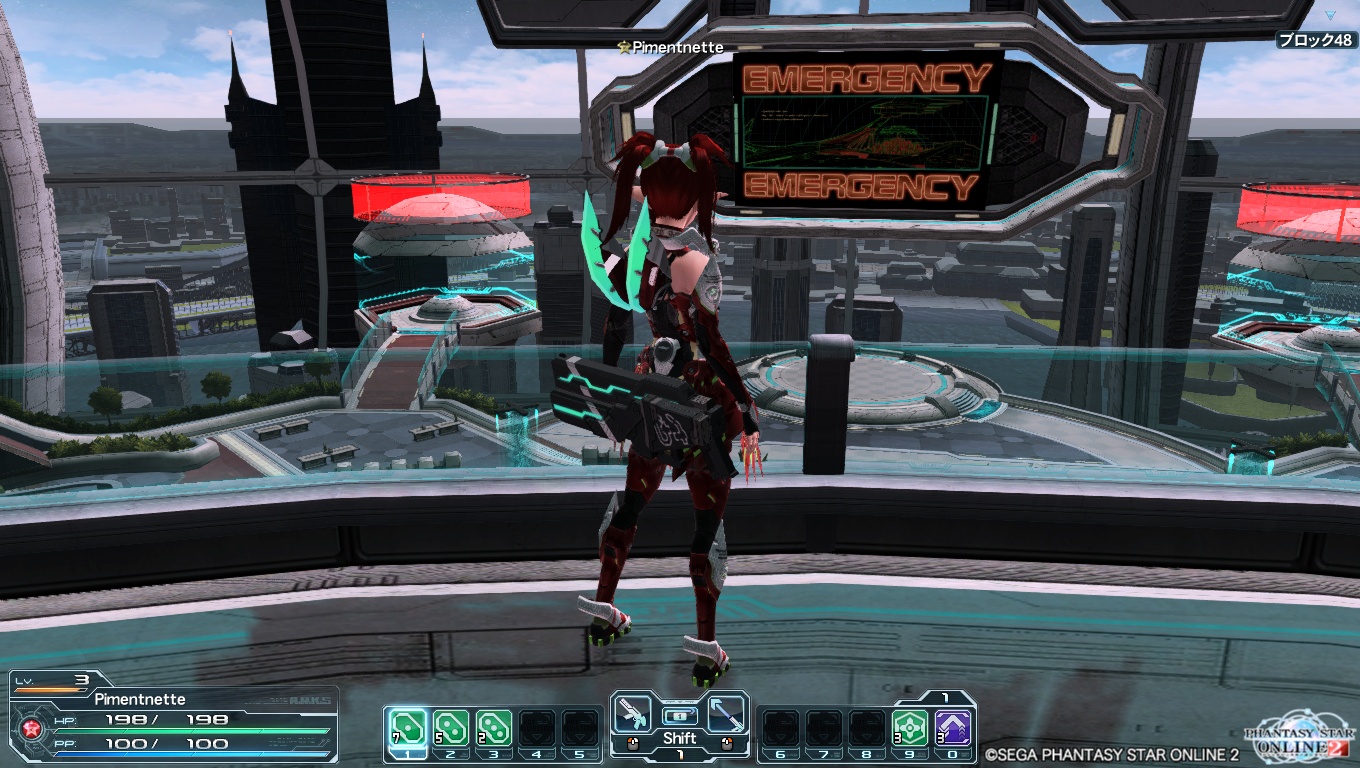1360x768 pixels.
Task: Activate the purple up-arrow item in slot 0
Action: pos(954,728)
